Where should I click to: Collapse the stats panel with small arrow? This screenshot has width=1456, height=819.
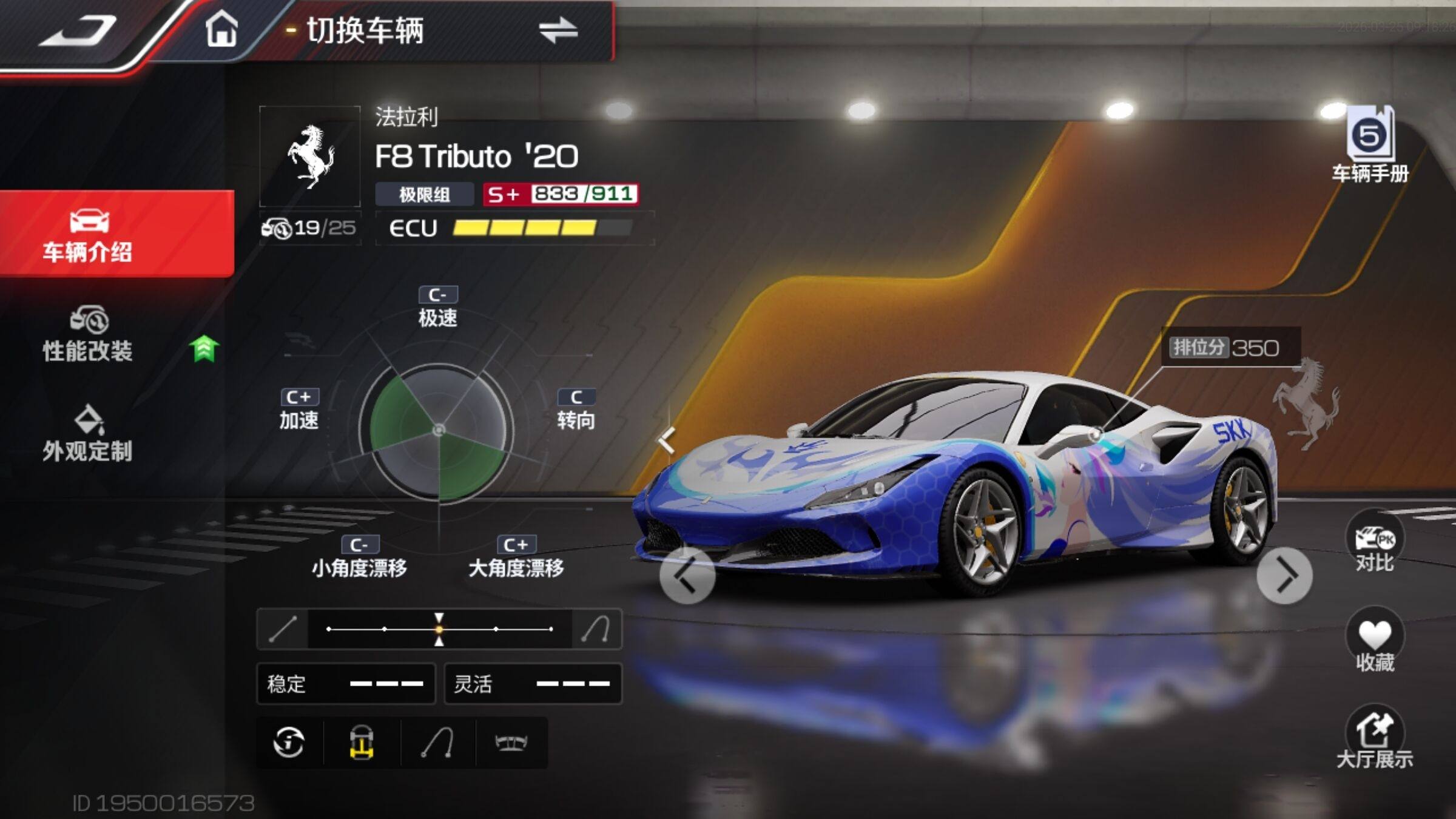(667, 439)
